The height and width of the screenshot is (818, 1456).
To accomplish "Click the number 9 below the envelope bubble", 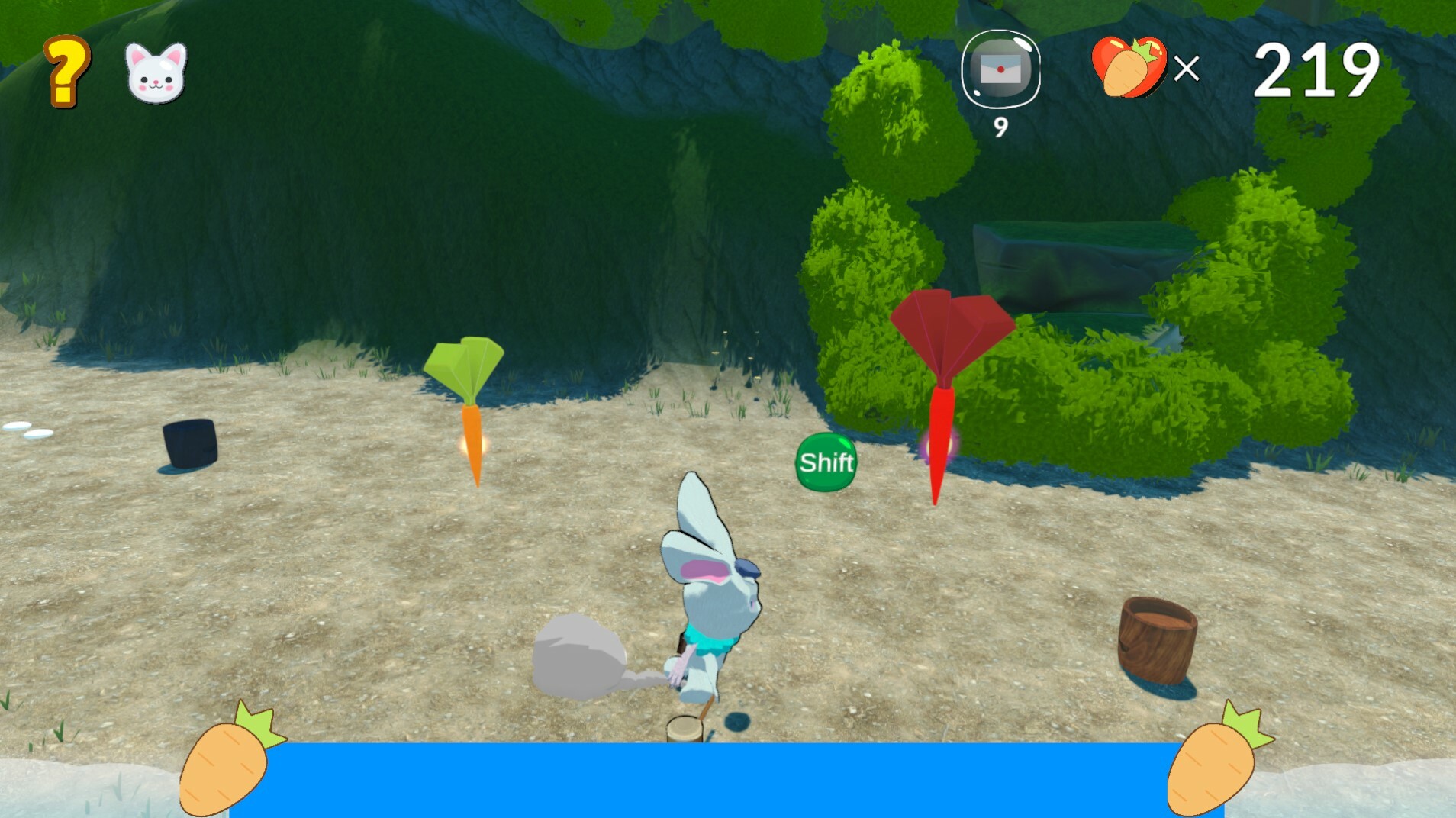I will coord(1000,127).
